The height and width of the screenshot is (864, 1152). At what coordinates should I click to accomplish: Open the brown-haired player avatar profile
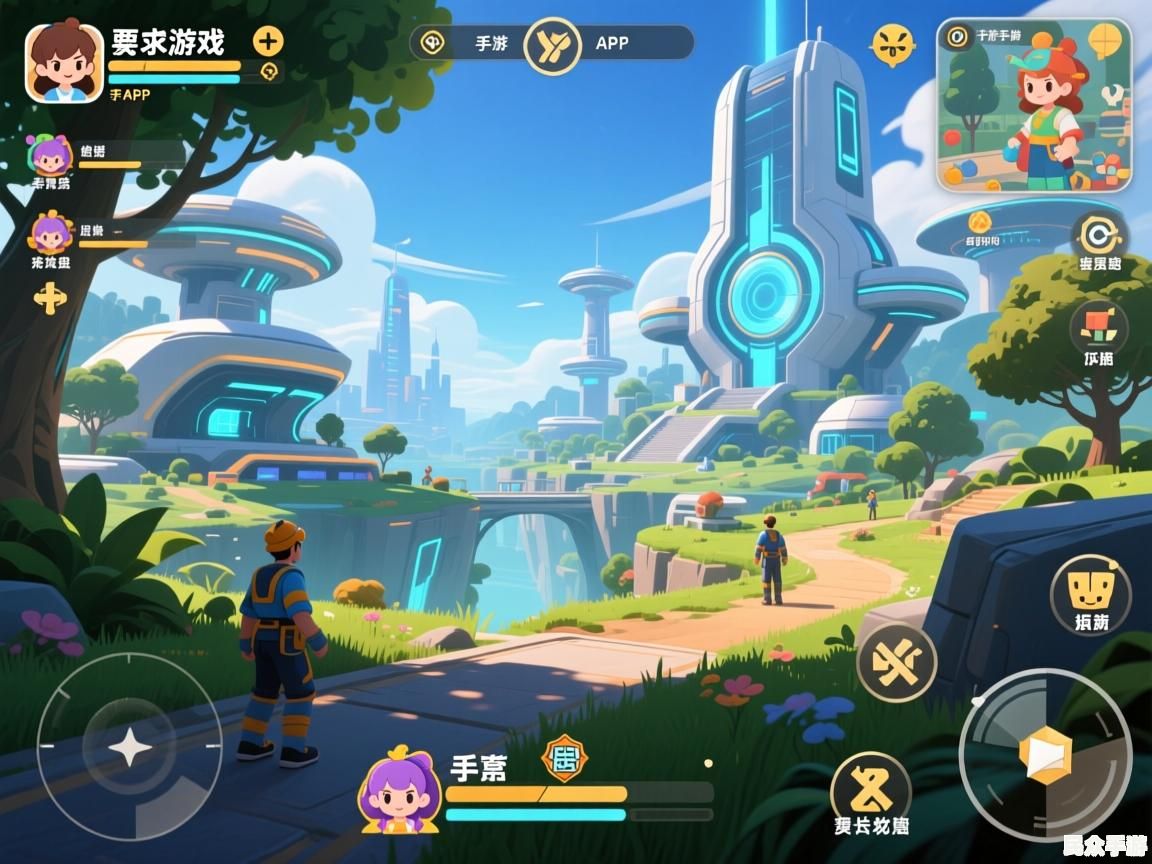click(64, 62)
